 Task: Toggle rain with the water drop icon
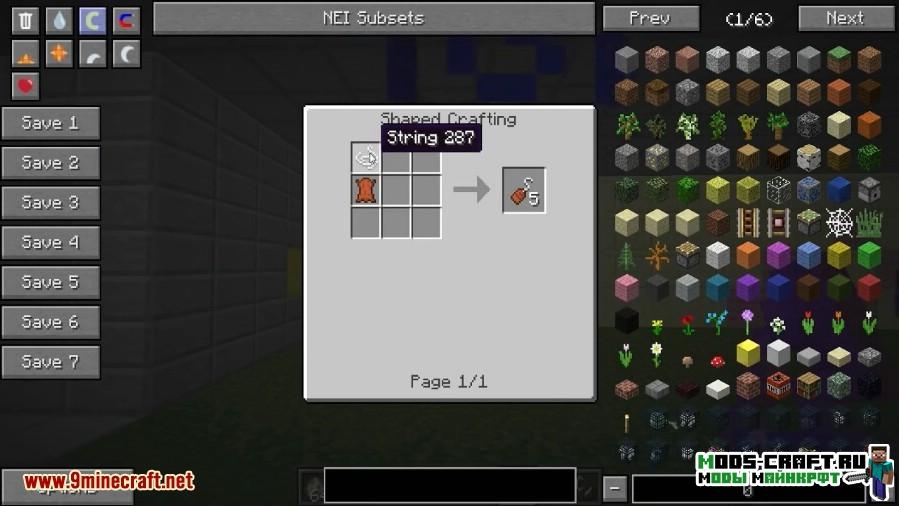point(59,19)
